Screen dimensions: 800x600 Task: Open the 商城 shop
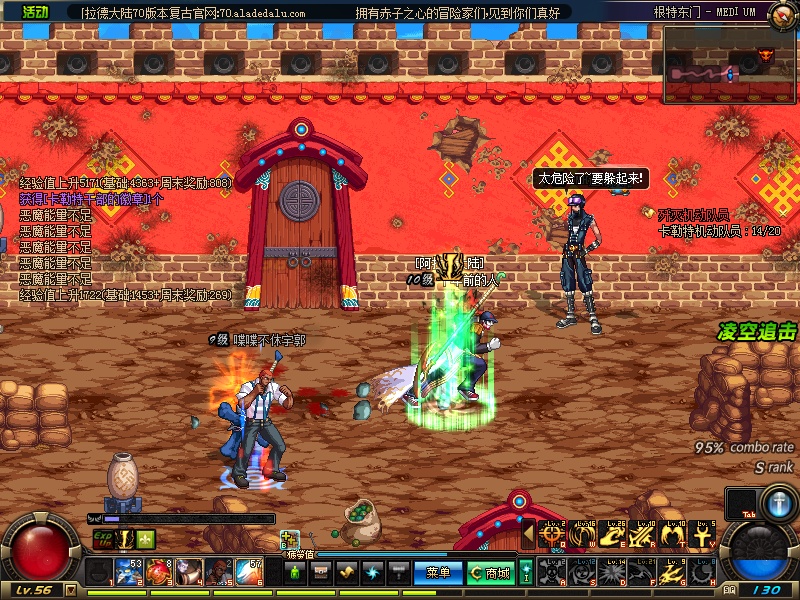(490, 573)
